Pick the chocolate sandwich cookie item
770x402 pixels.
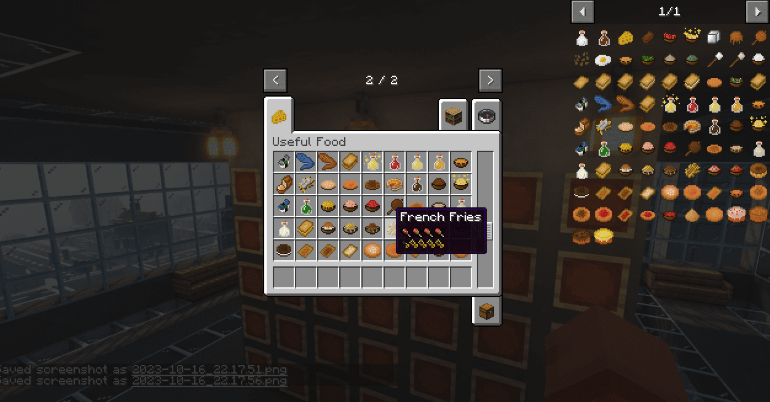[284, 249]
